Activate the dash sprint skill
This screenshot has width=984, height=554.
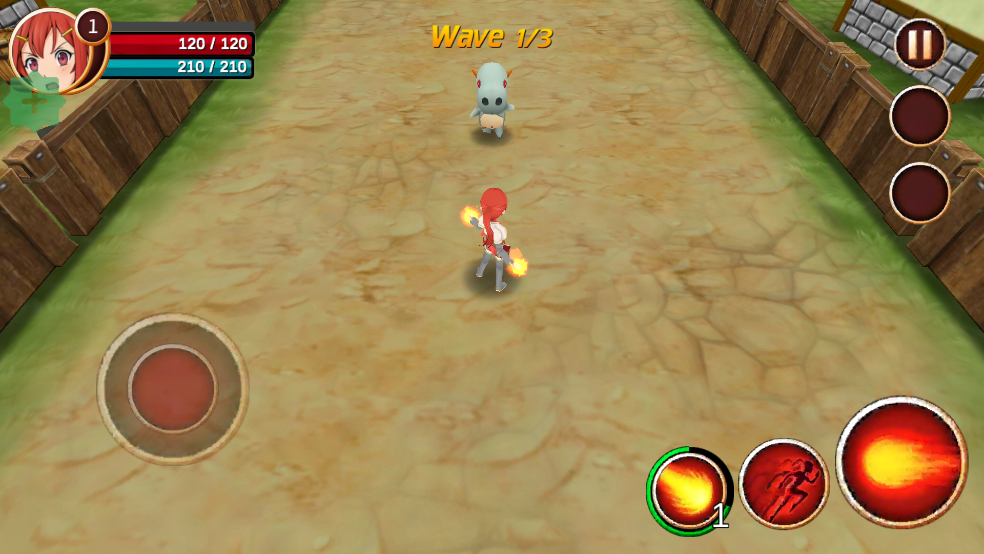(x=783, y=483)
